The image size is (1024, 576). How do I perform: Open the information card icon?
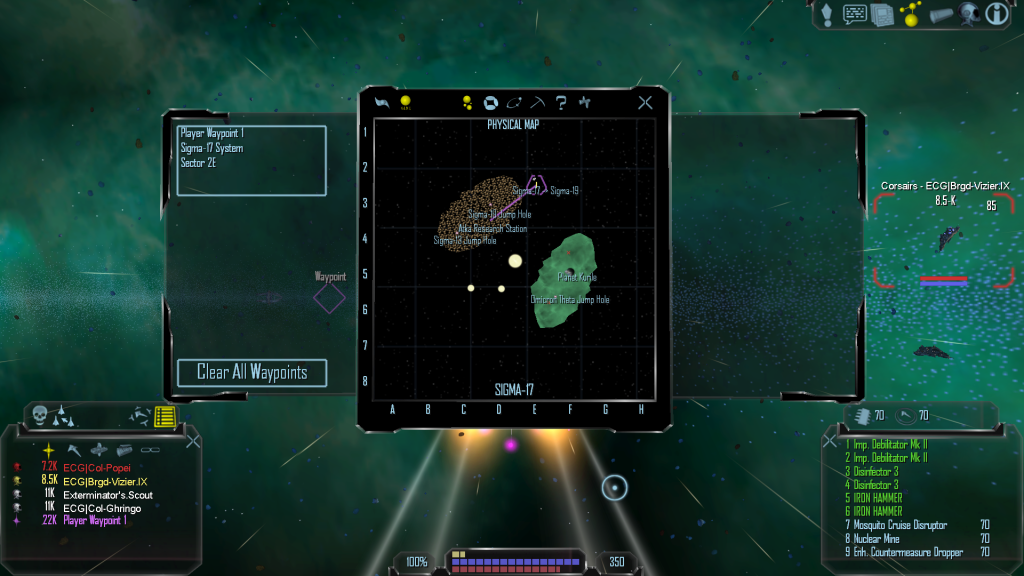(996, 14)
